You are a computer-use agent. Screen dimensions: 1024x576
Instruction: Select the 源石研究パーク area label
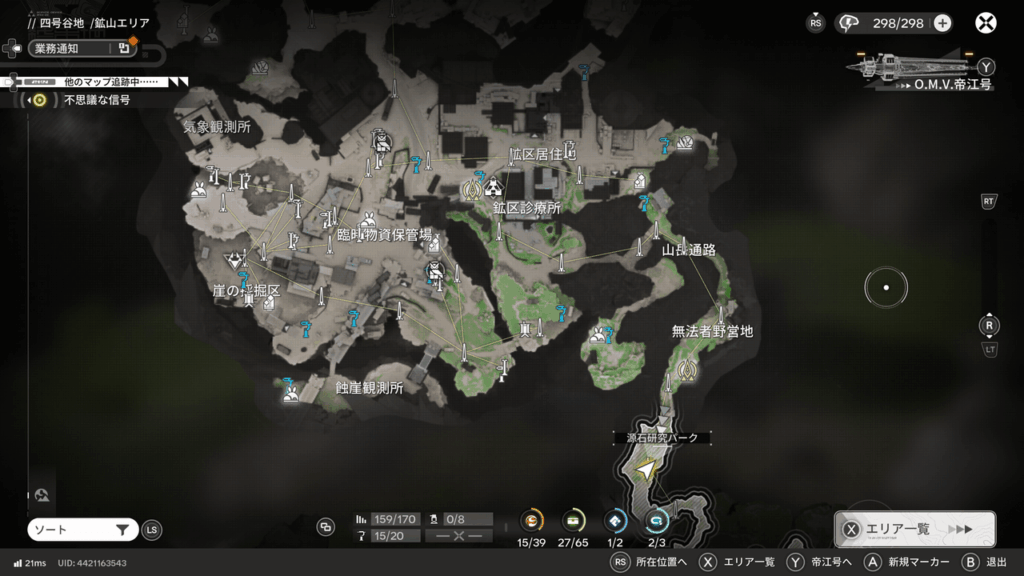662,438
